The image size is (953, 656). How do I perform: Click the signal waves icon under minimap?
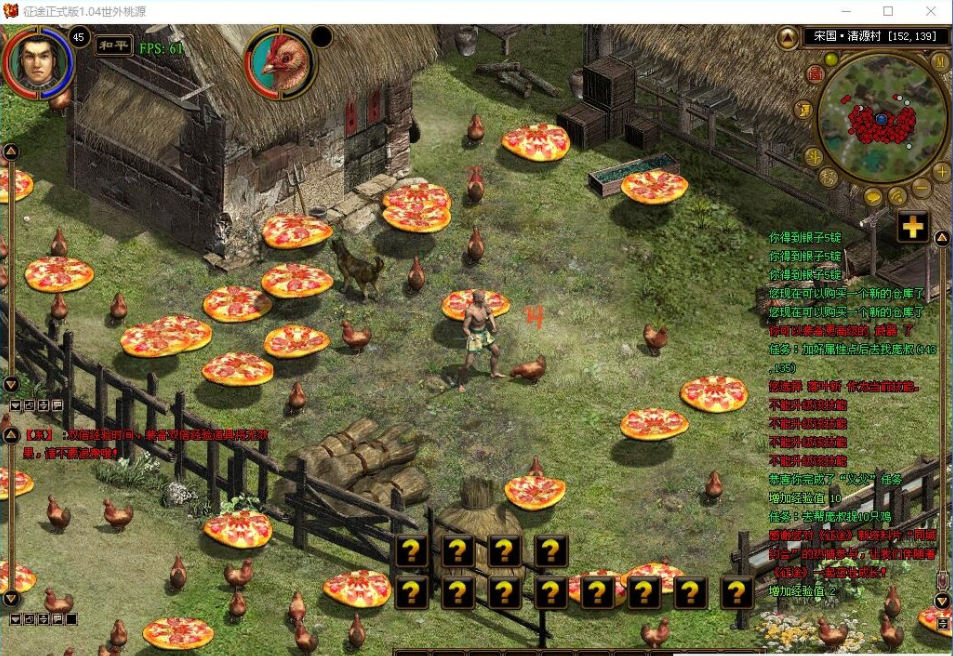pyautogui.click(x=898, y=196)
